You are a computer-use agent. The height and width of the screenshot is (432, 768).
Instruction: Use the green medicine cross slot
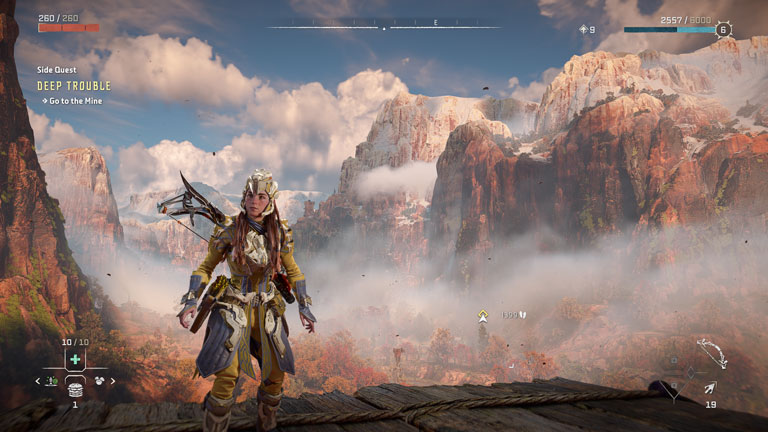tap(76, 360)
